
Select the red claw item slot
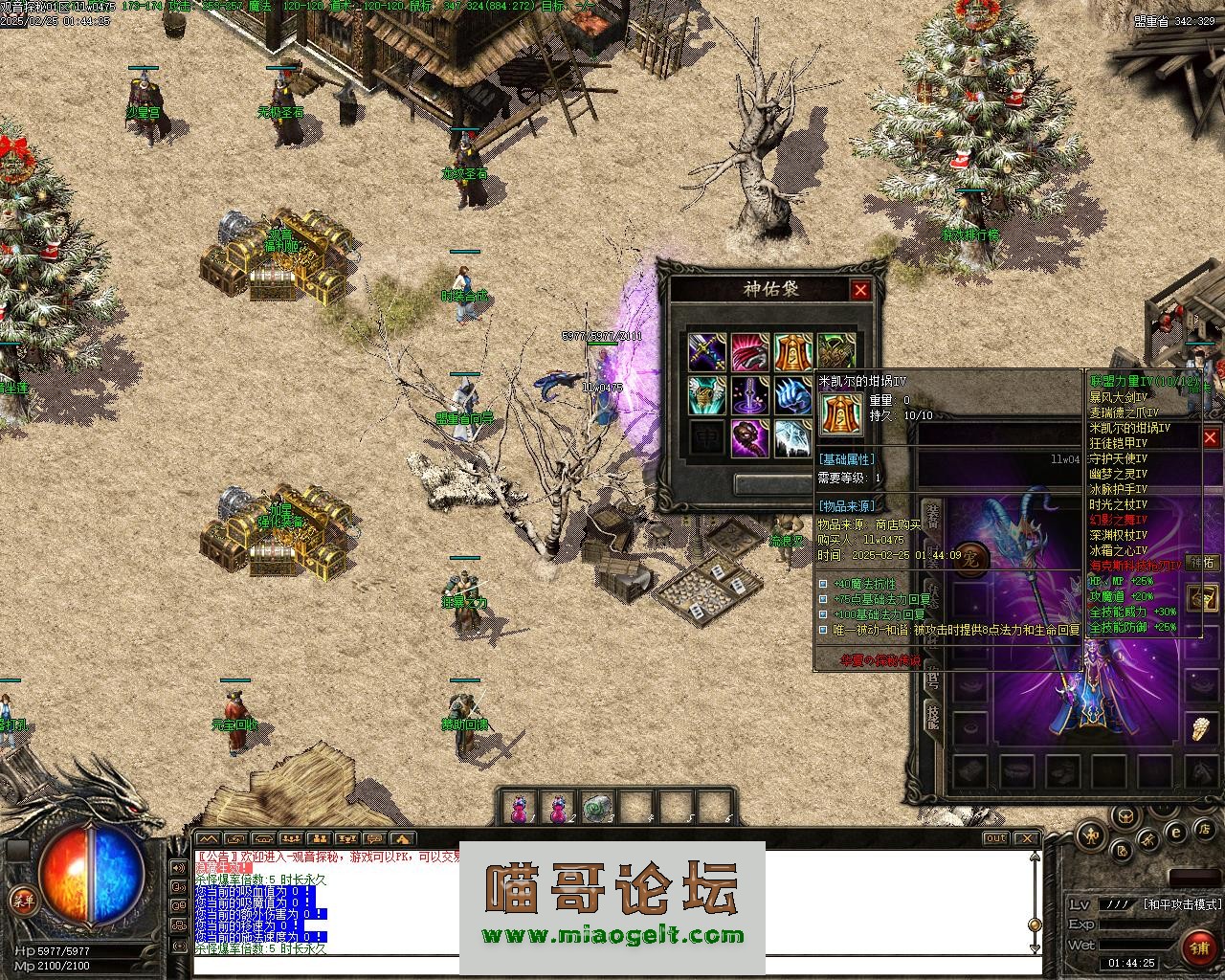749,352
